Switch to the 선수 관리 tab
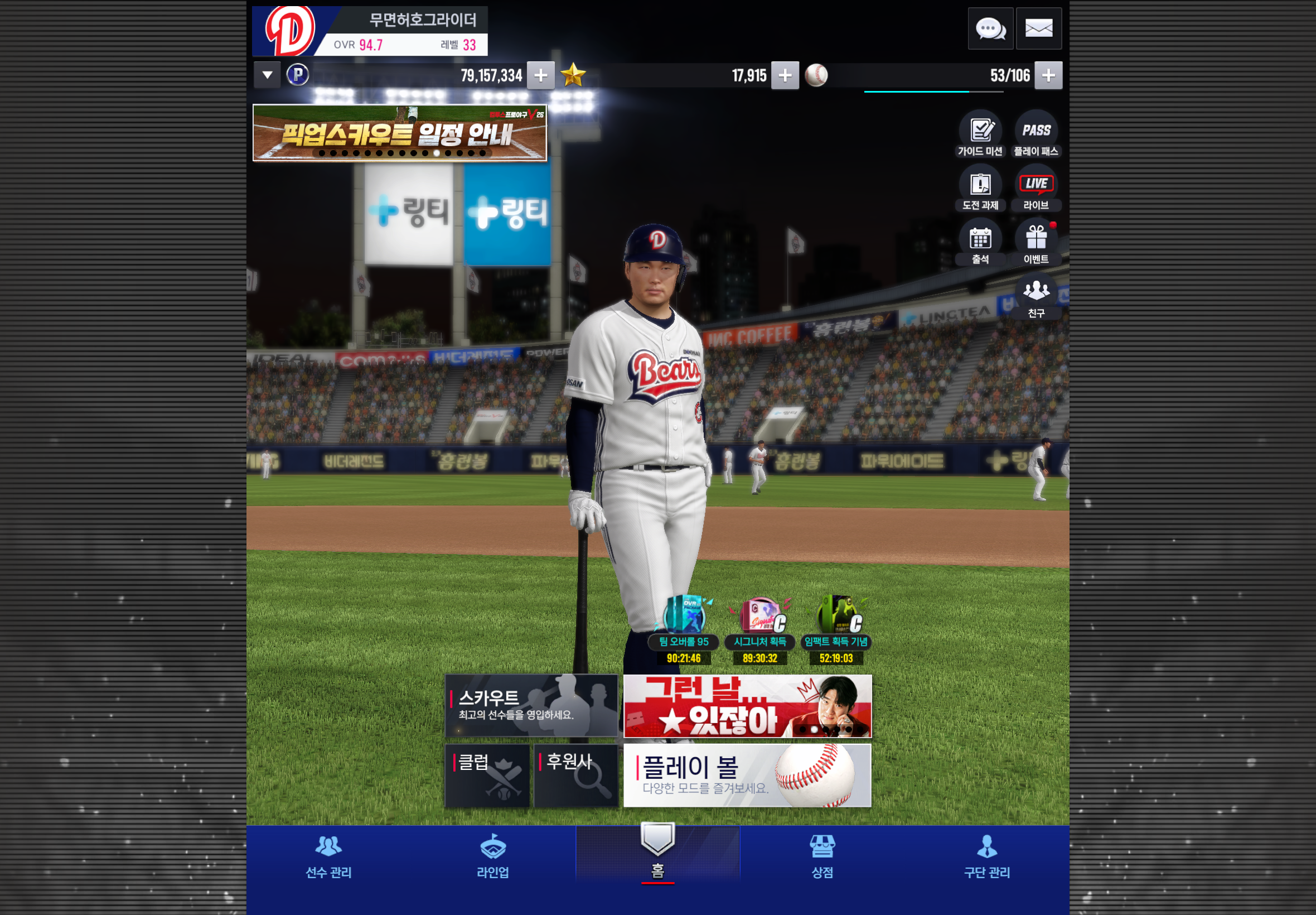 point(328,857)
